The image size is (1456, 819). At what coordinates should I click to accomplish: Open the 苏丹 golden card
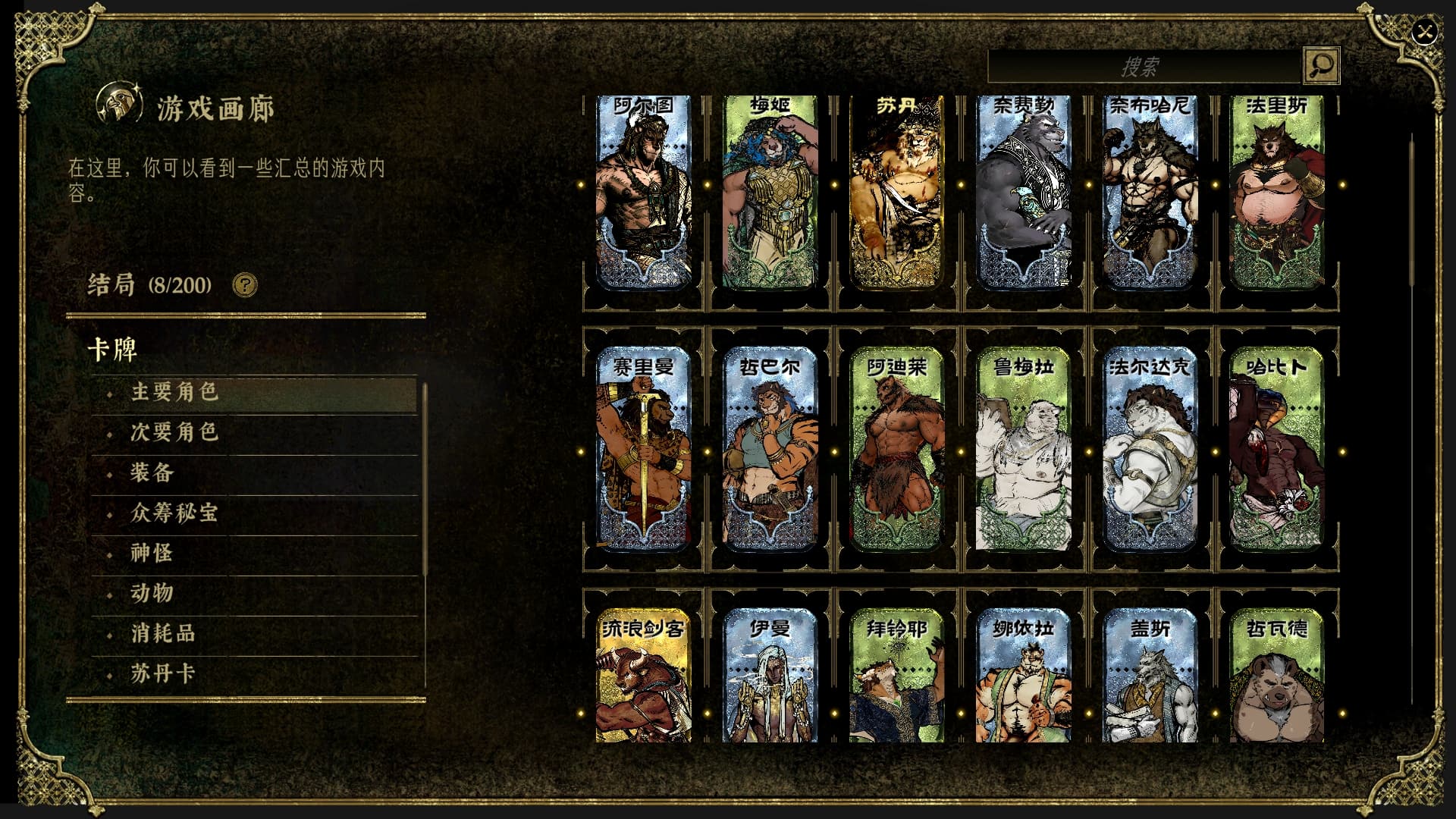(896, 192)
